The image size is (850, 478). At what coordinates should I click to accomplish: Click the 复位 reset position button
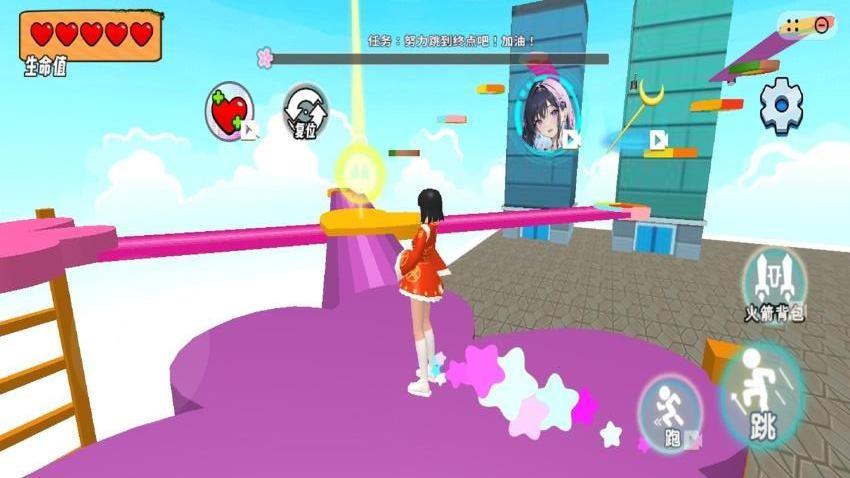click(305, 112)
